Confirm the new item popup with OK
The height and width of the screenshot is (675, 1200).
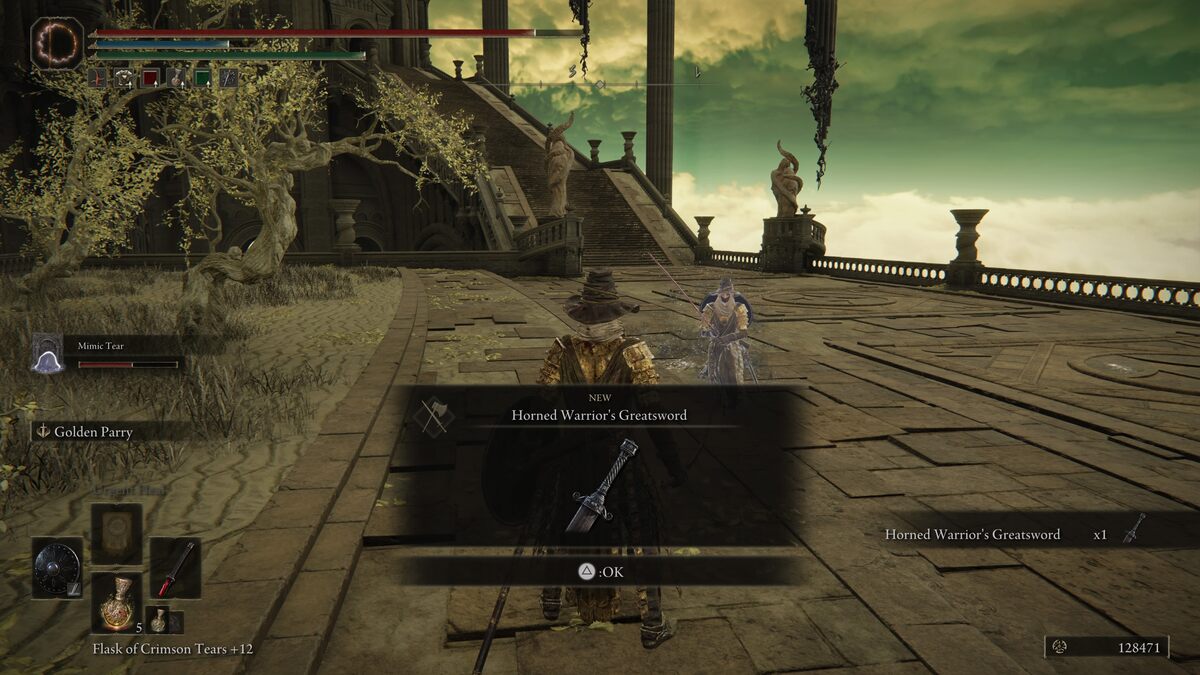(600, 571)
